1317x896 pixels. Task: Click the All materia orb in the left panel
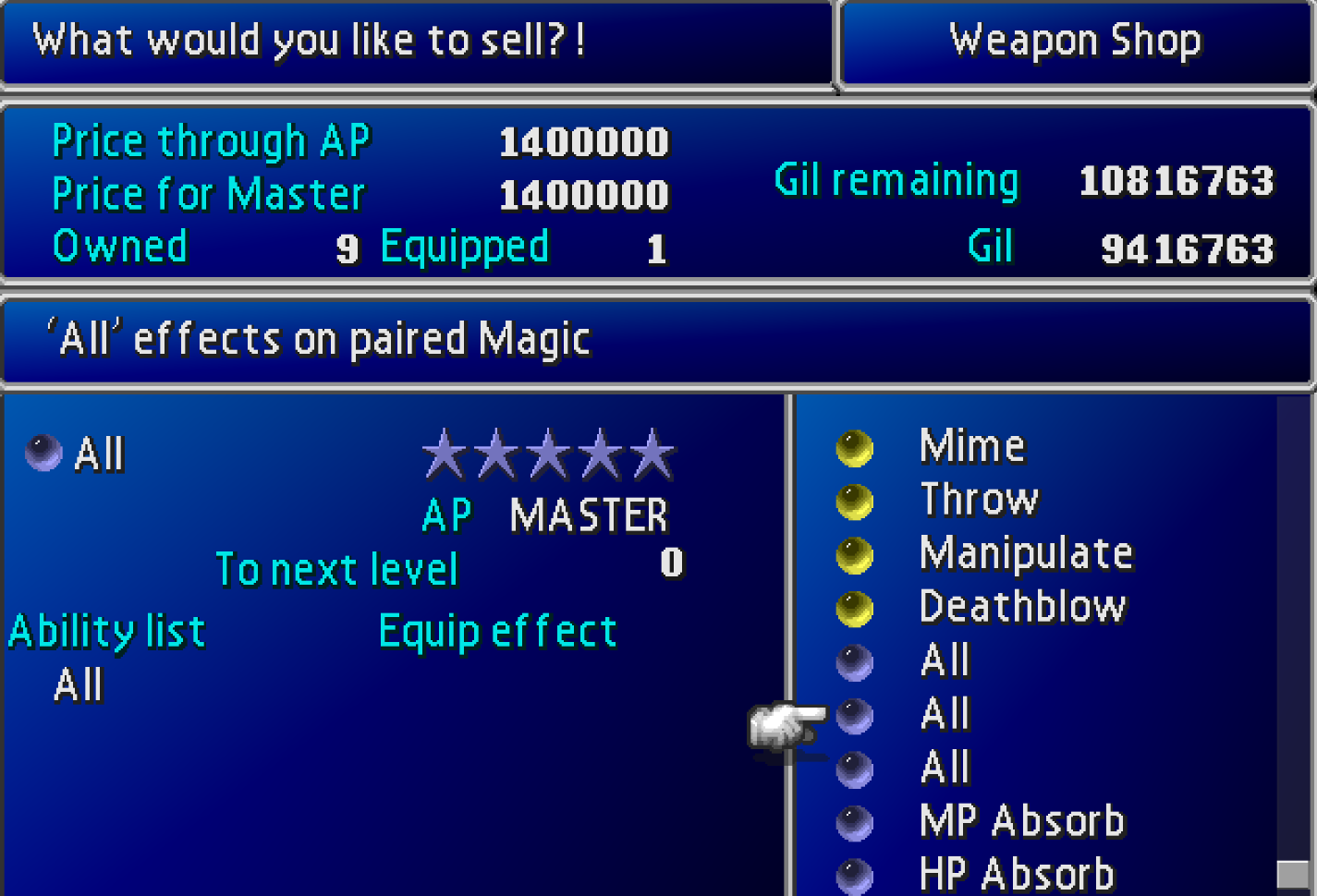coord(41,452)
